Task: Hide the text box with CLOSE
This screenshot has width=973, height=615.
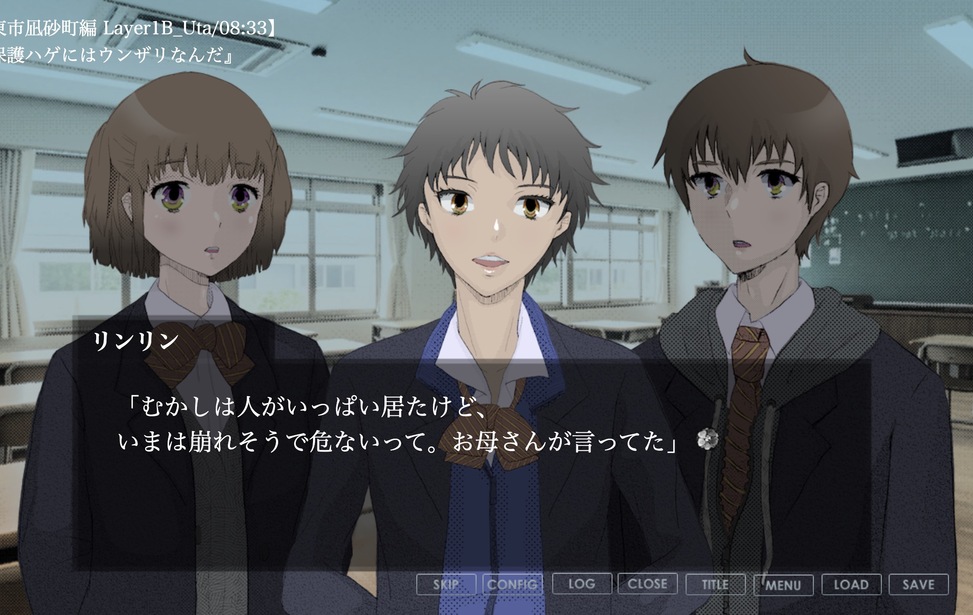Action: click(648, 584)
